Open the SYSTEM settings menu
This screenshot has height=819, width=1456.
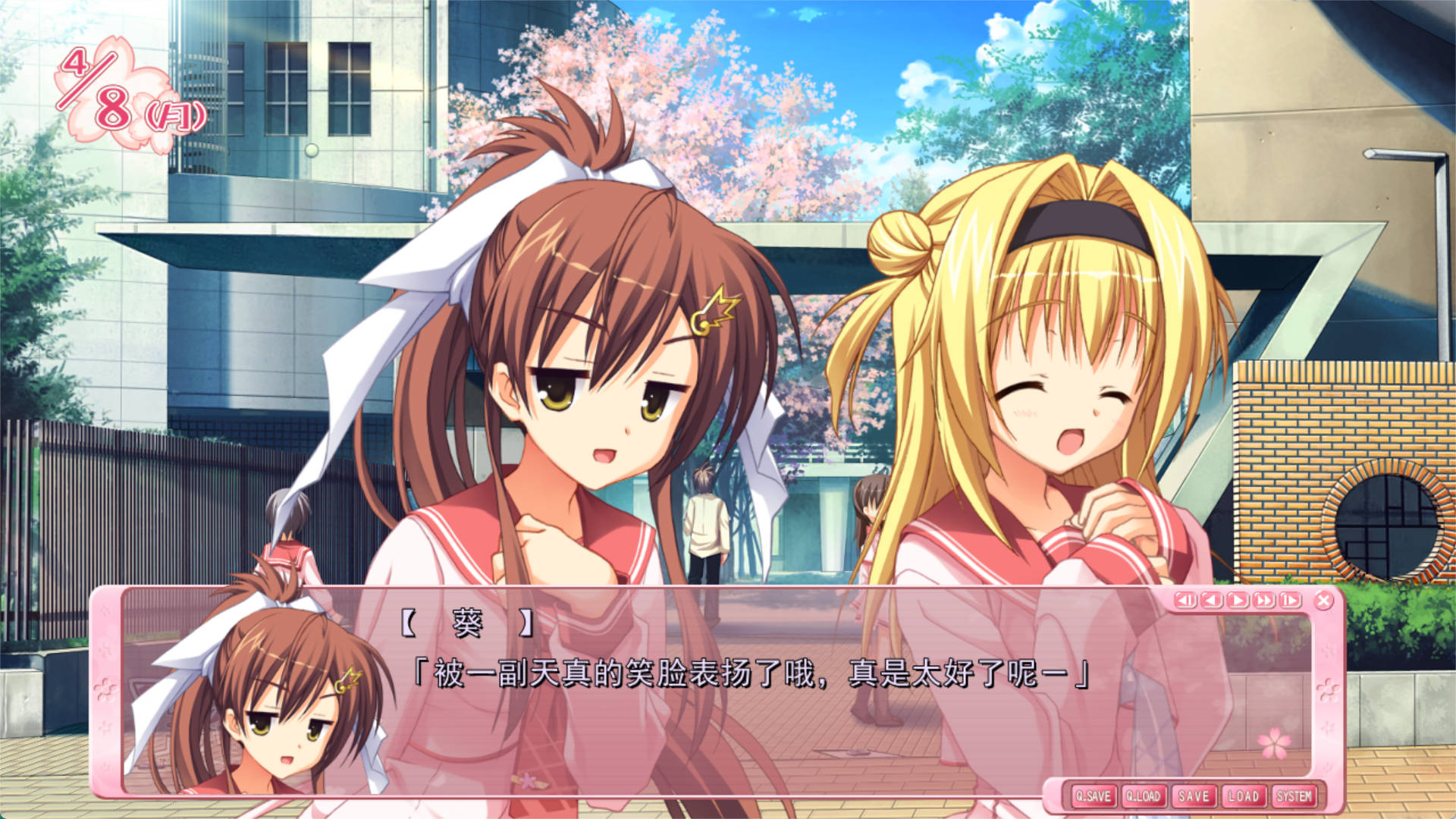1294,796
